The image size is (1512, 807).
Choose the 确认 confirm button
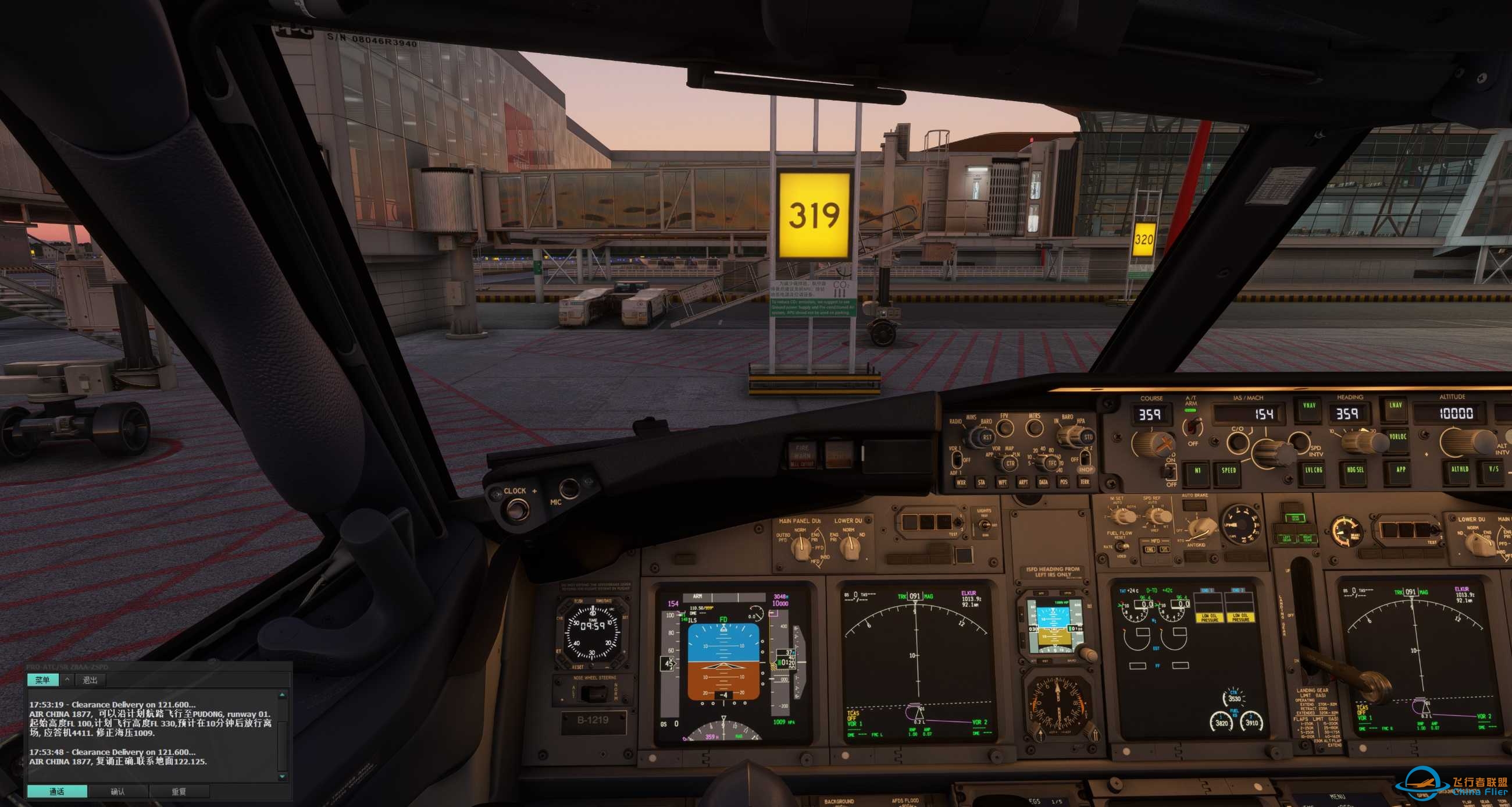point(118,792)
